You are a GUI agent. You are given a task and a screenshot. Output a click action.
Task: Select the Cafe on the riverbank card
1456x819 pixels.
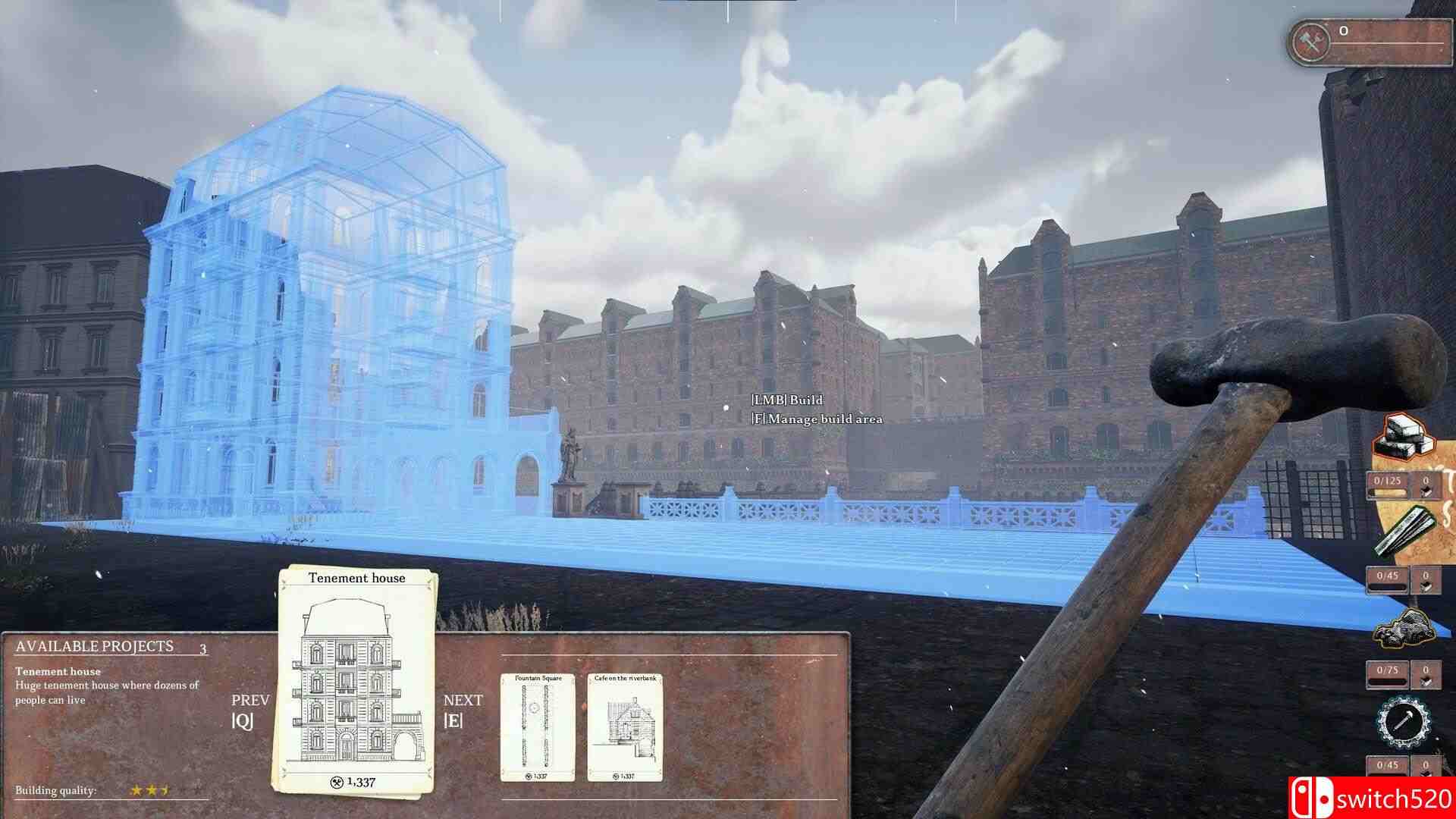[625, 728]
